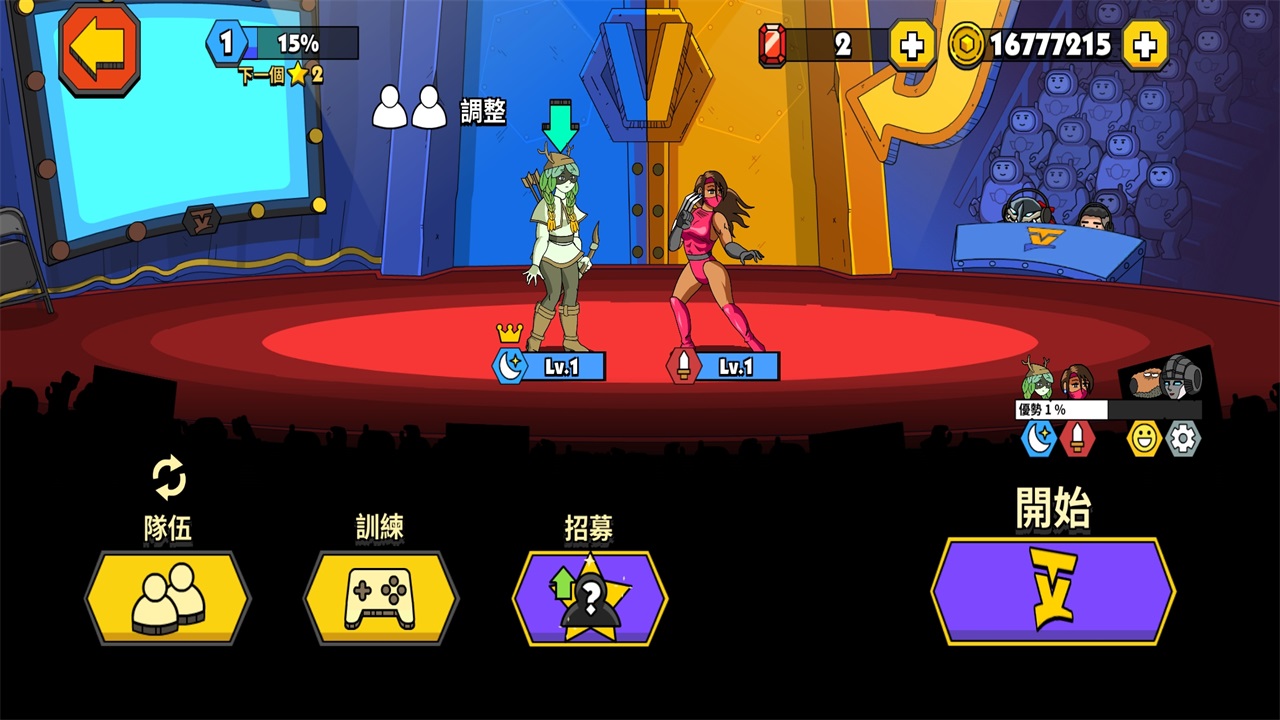Viewport: 1280px width, 720px height.
Task: Open the 招募 recruit menu
Action: (590, 598)
